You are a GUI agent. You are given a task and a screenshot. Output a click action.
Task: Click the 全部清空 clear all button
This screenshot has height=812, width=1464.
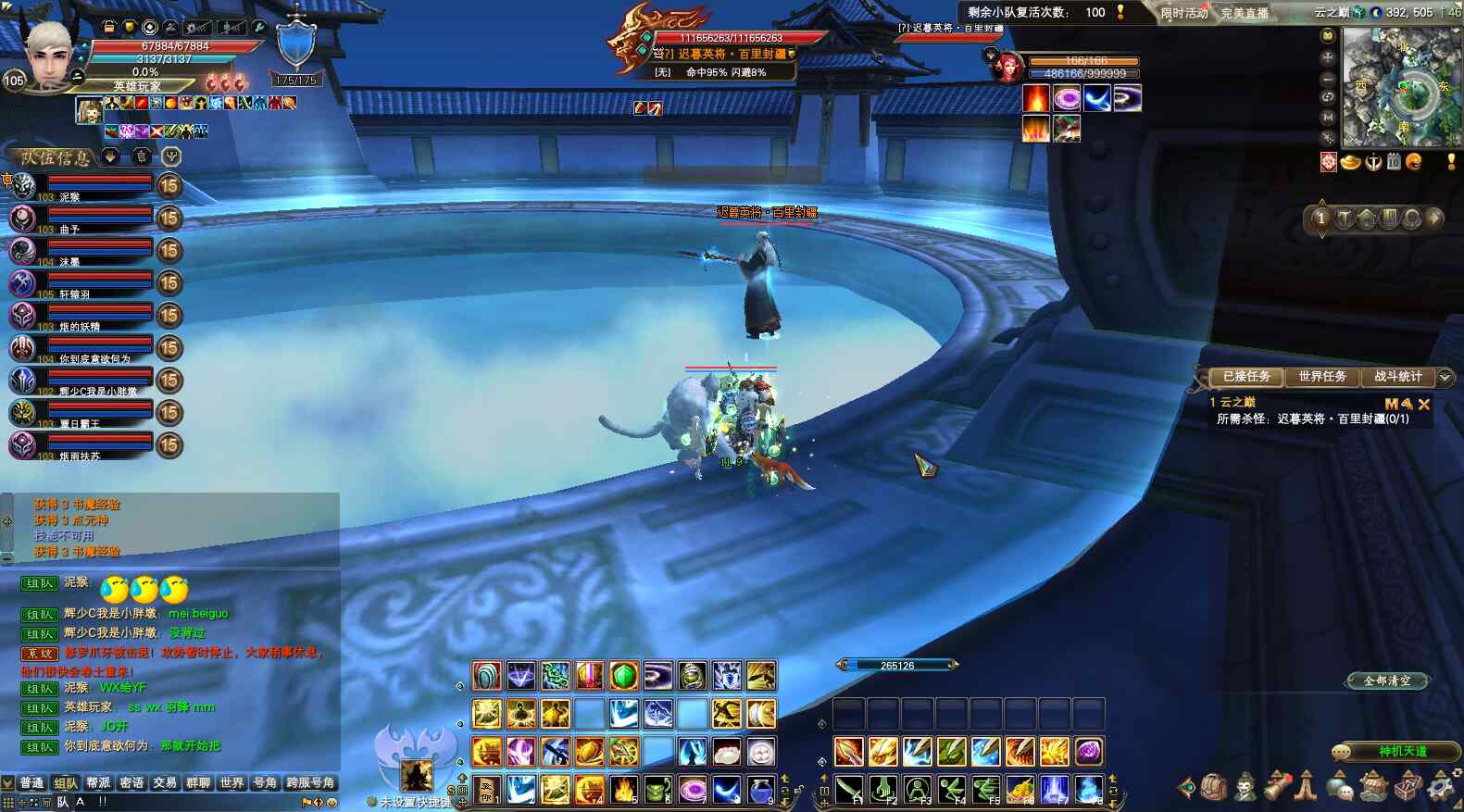coord(1387,681)
